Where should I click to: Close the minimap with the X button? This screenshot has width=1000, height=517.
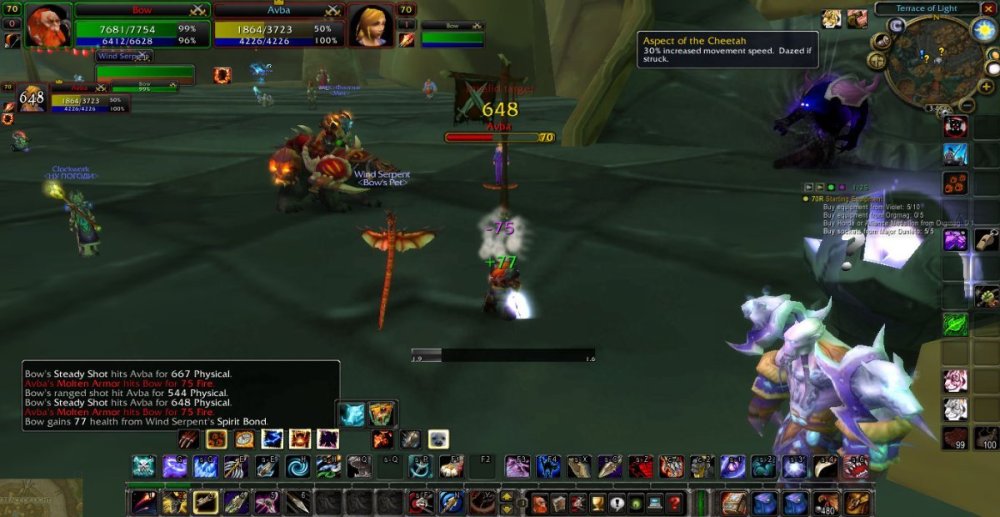coord(989,8)
